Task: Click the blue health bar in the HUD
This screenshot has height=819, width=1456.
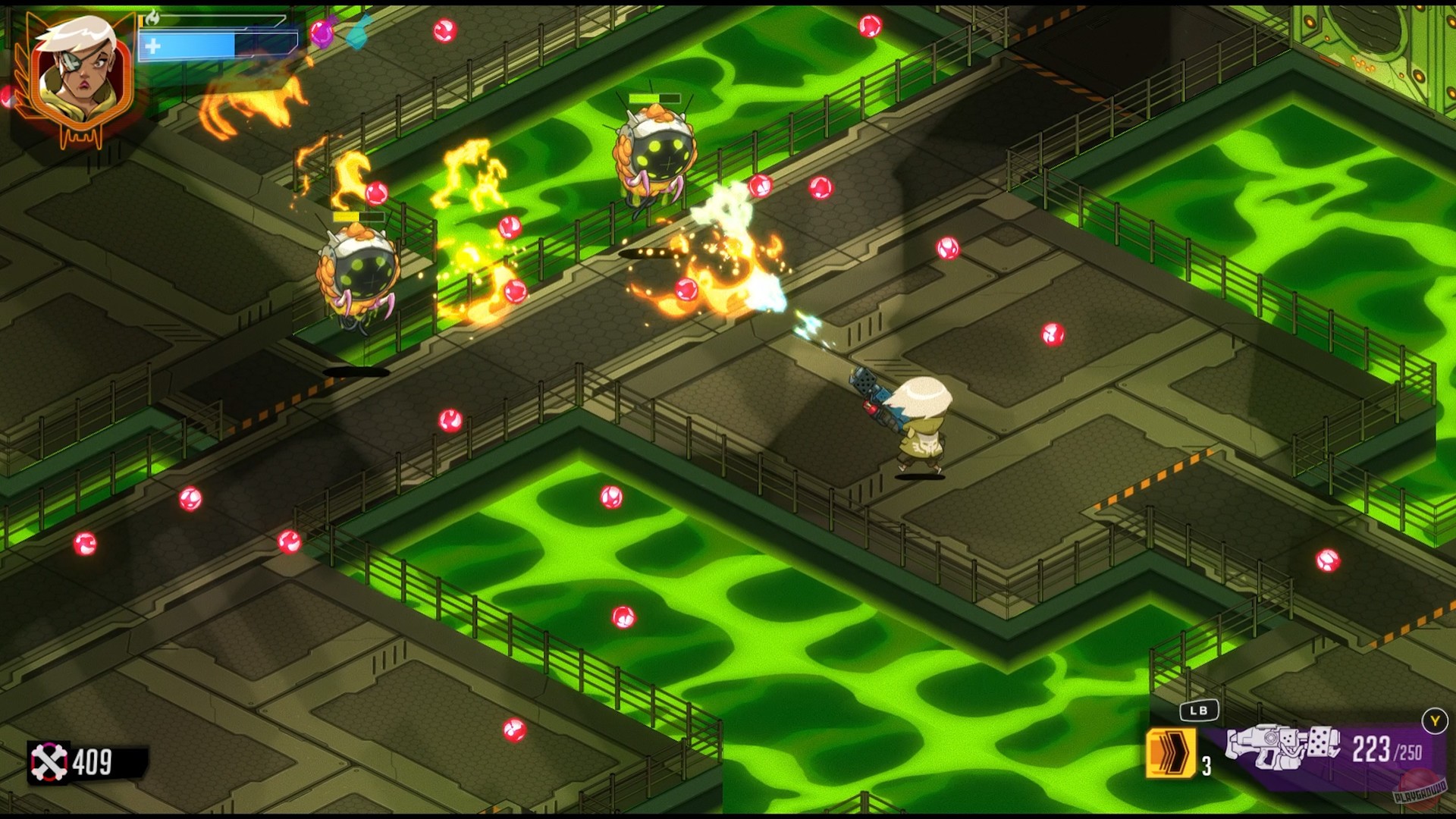Action: 212,44
